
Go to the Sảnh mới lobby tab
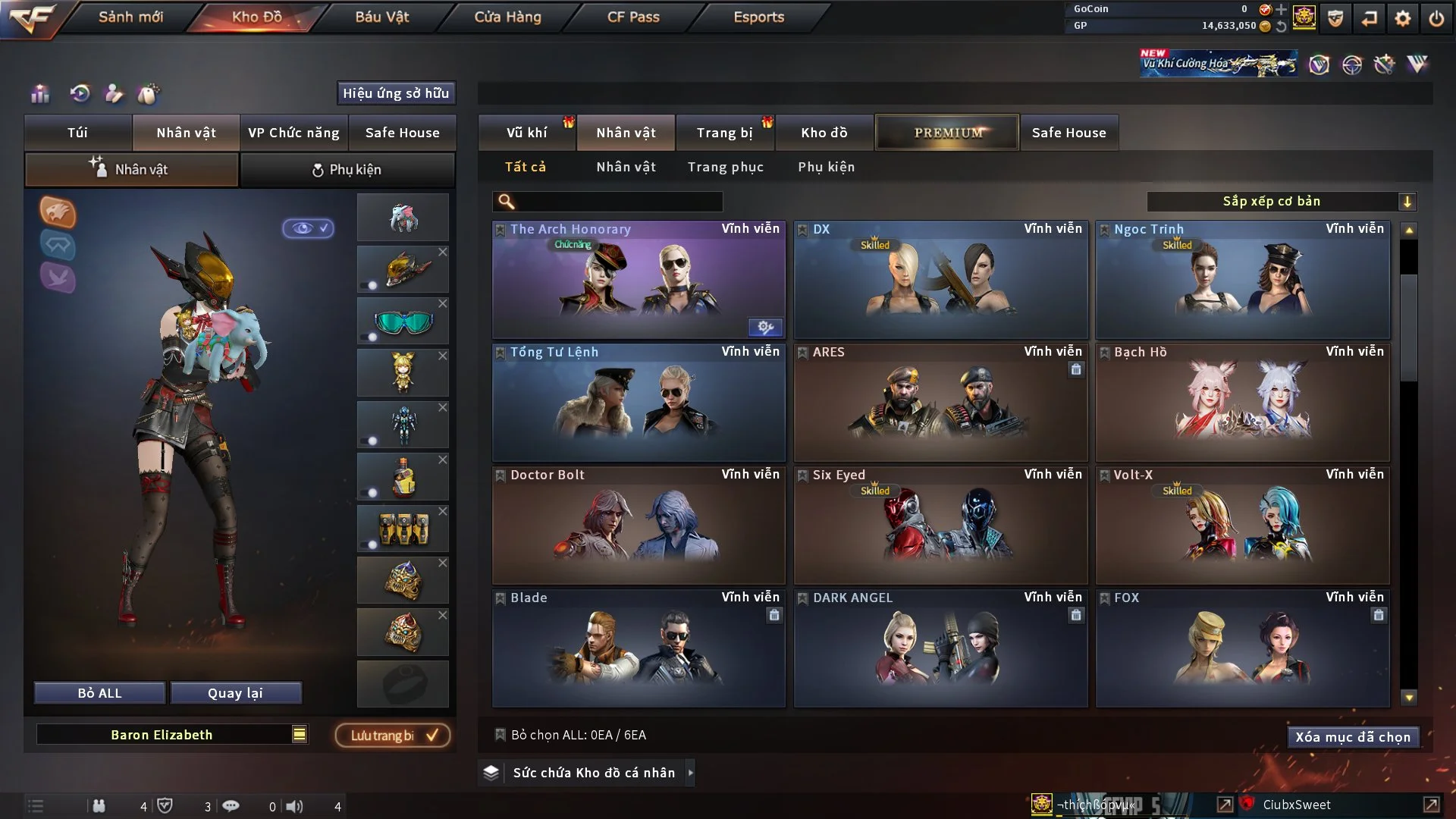click(130, 17)
